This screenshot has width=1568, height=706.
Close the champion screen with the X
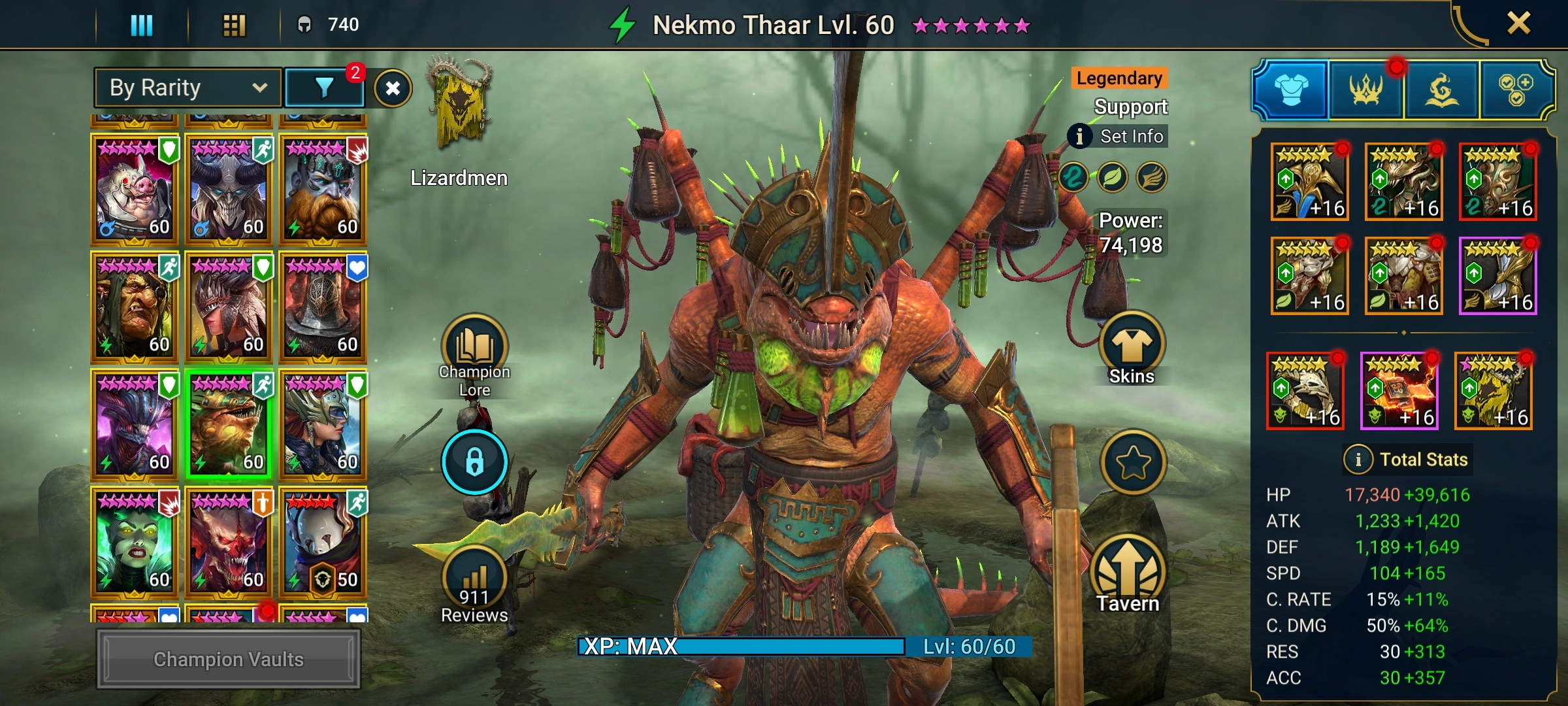(1518, 24)
